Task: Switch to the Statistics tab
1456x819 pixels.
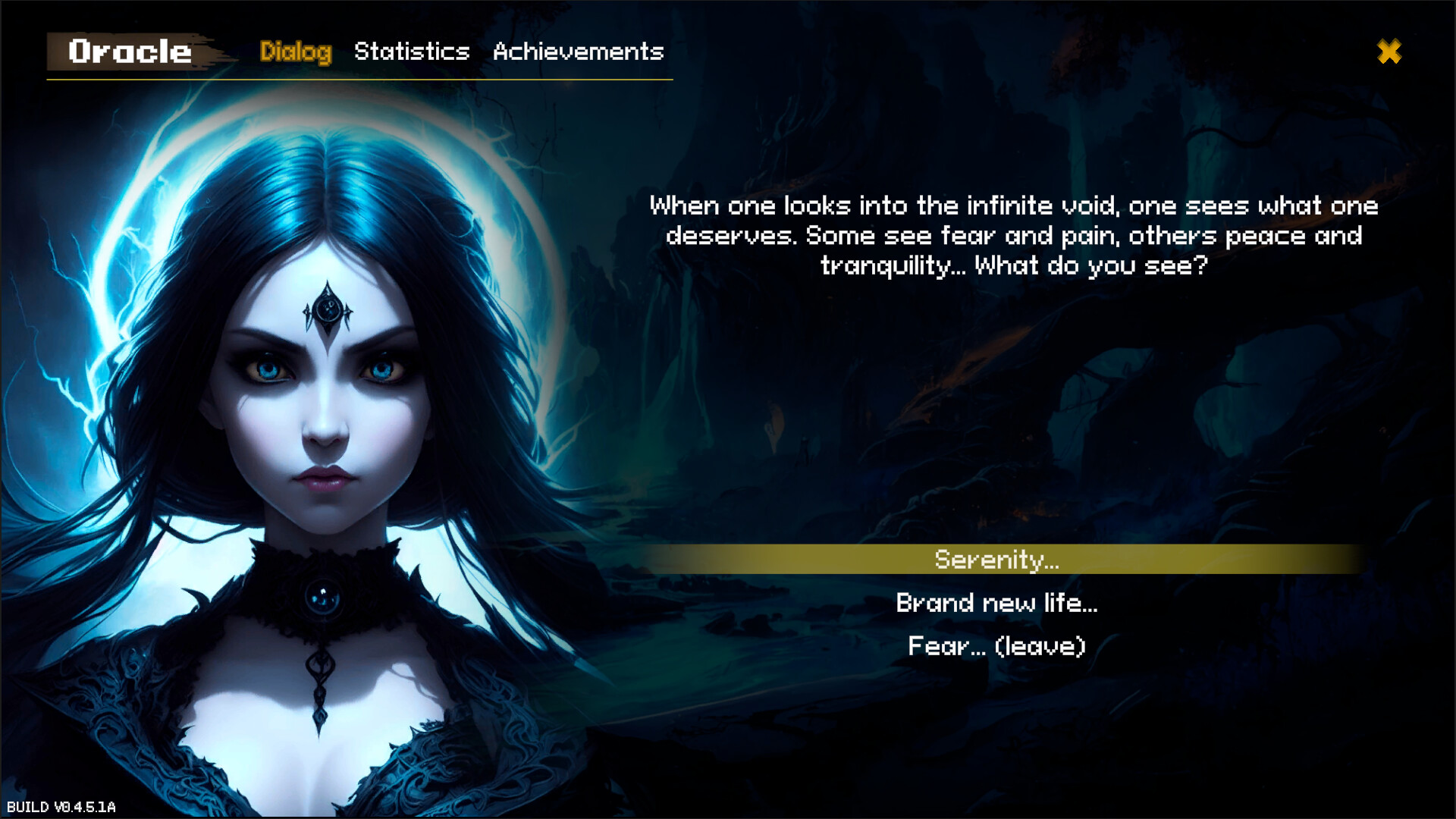Action: (x=413, y=52)
